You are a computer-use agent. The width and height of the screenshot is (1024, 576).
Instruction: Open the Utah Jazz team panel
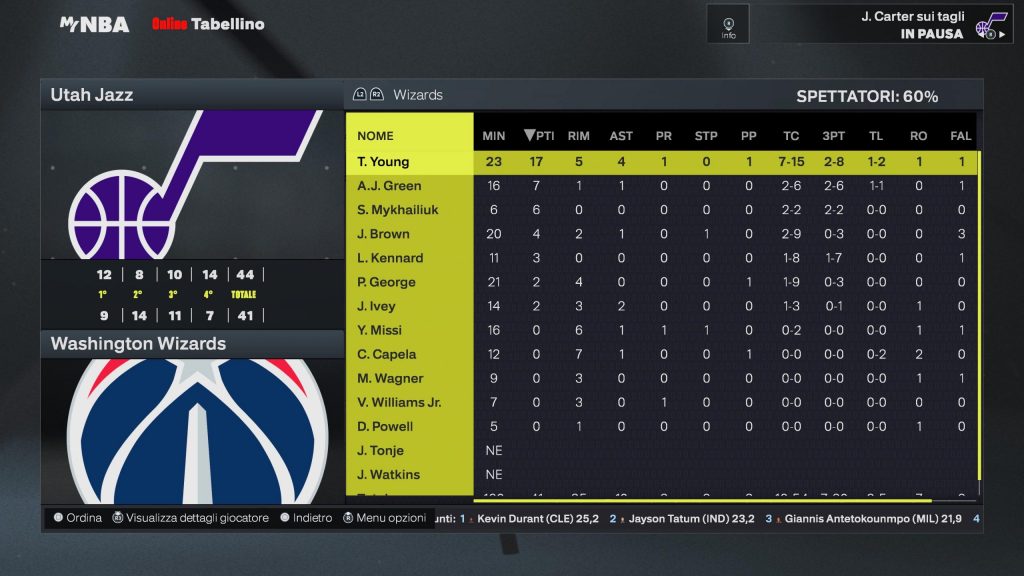click(191, 95)
